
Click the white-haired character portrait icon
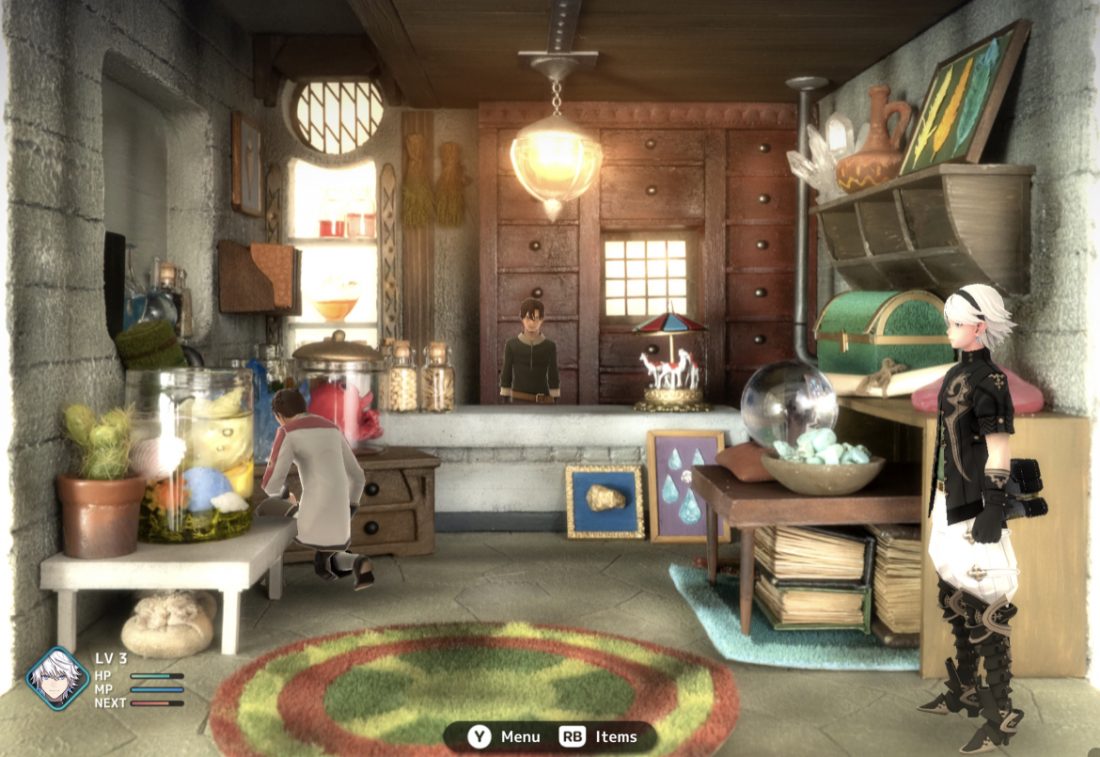click(57, 679)
